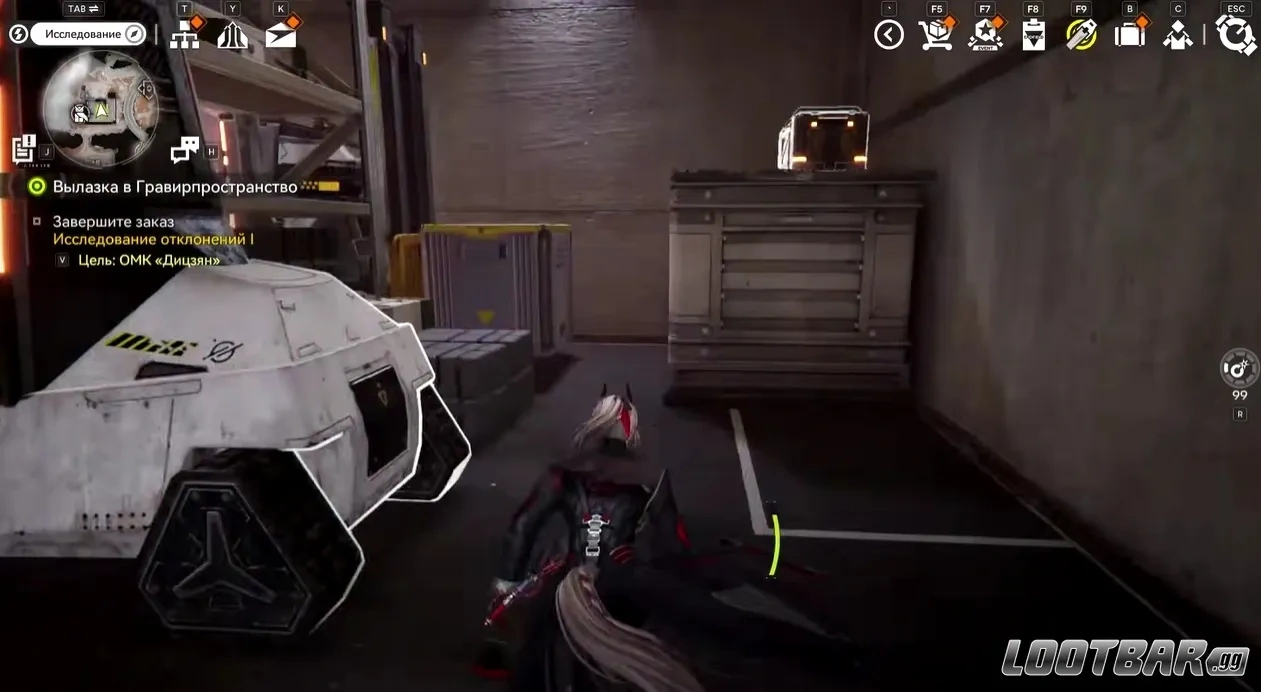1261x692 pixels.
Task: Open the clipboard icon
Action: 1033,35
